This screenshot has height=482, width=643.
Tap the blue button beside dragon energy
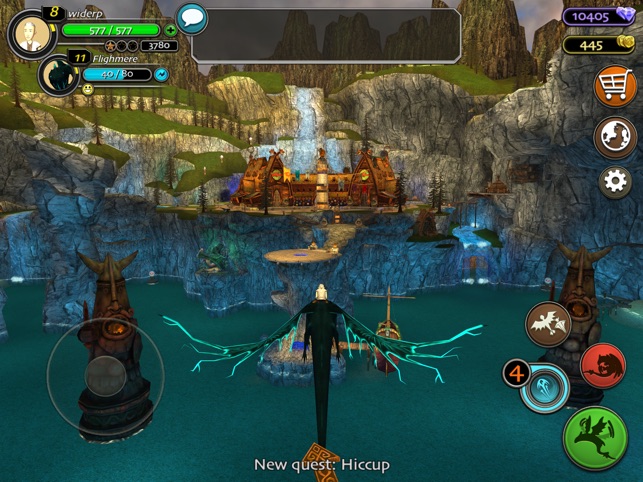162,74
